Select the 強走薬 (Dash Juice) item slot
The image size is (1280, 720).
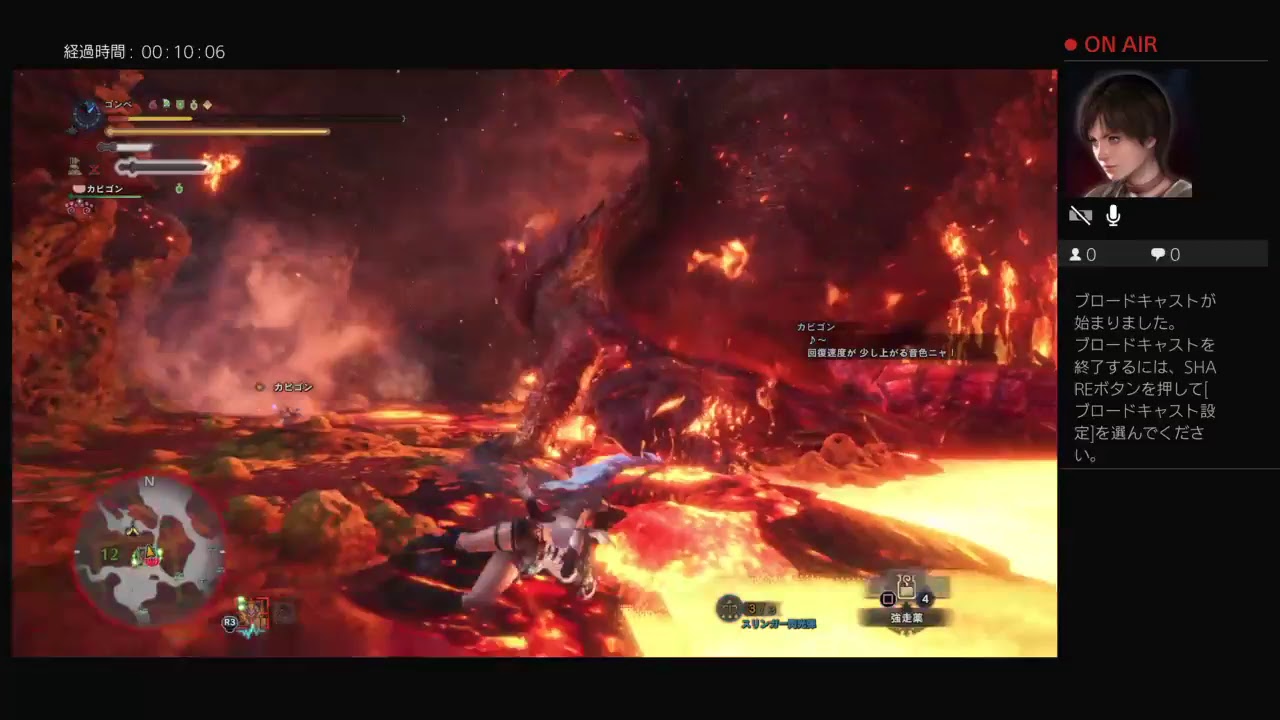[x=906, y=592]
